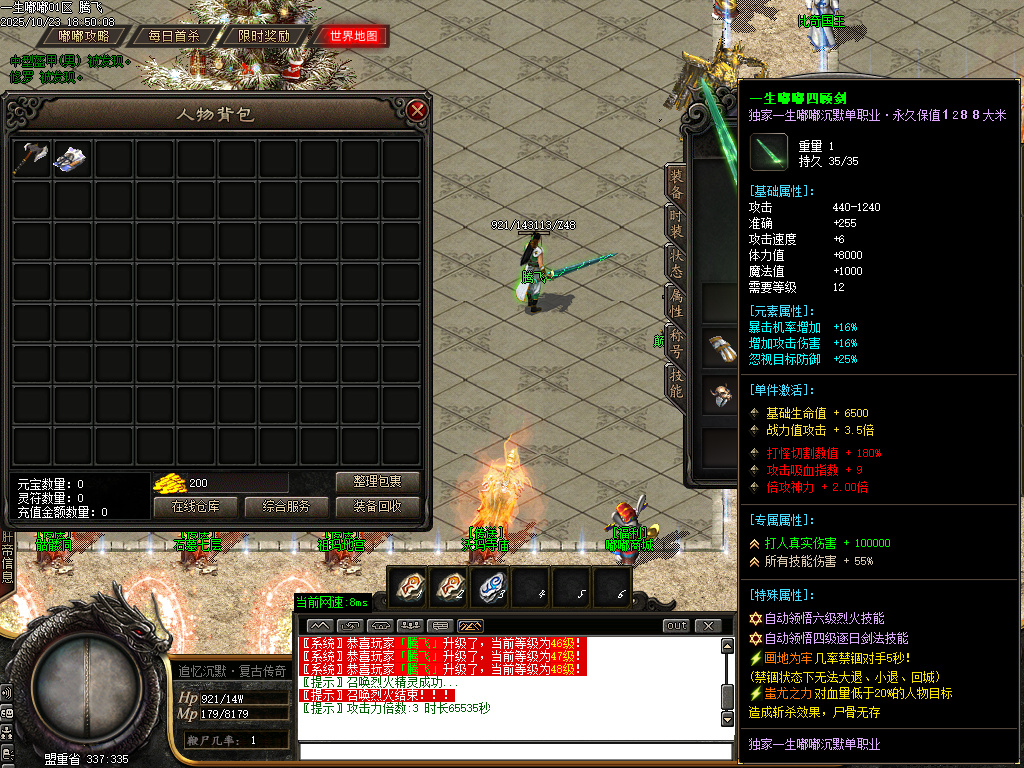The image size is (1024, 768).
Task: Select the battle axe in the backpack
Action: point(30,158)
